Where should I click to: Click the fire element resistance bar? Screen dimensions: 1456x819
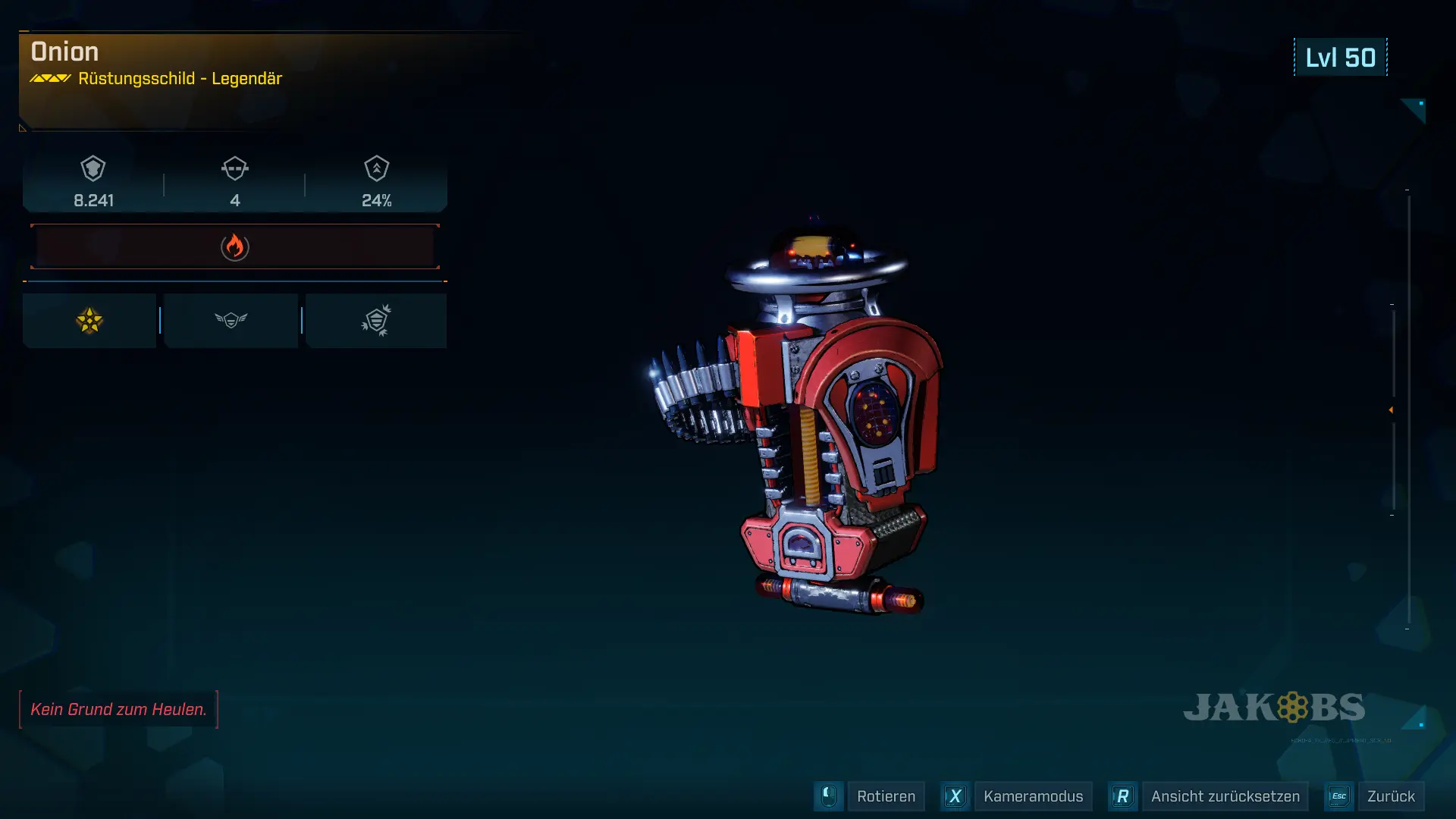pyautogui.click(x=235, y=246)
